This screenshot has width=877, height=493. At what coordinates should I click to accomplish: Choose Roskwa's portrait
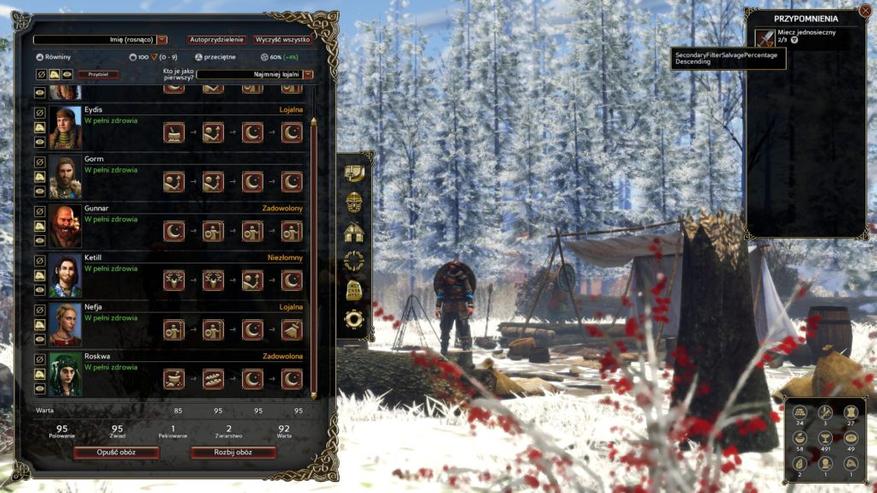point(65,375)
